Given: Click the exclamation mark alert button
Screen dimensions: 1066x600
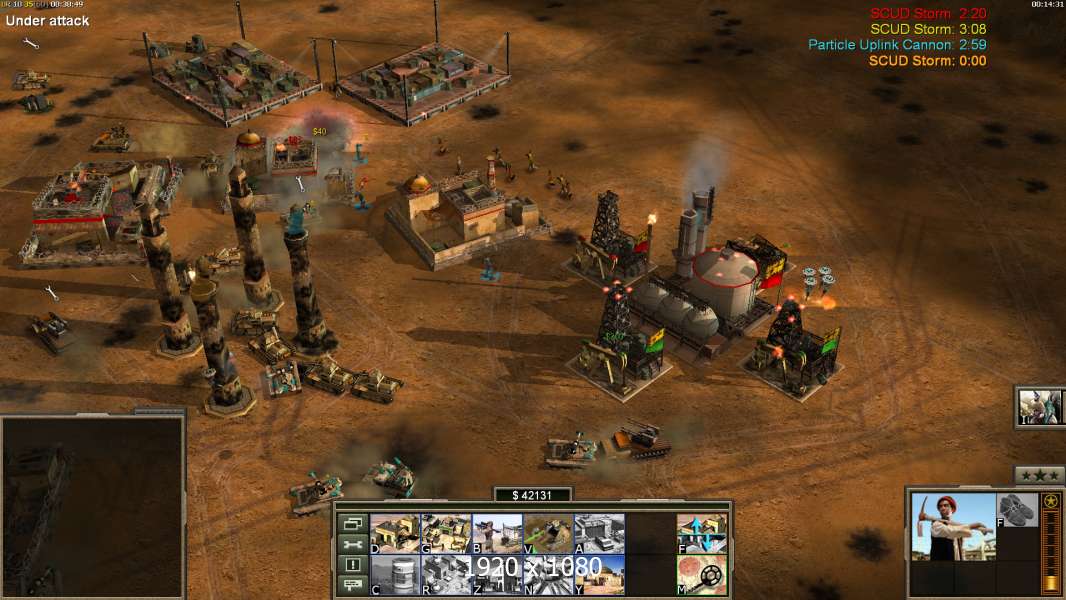Looking at the screenshot, I should click(x=353, y=565).
